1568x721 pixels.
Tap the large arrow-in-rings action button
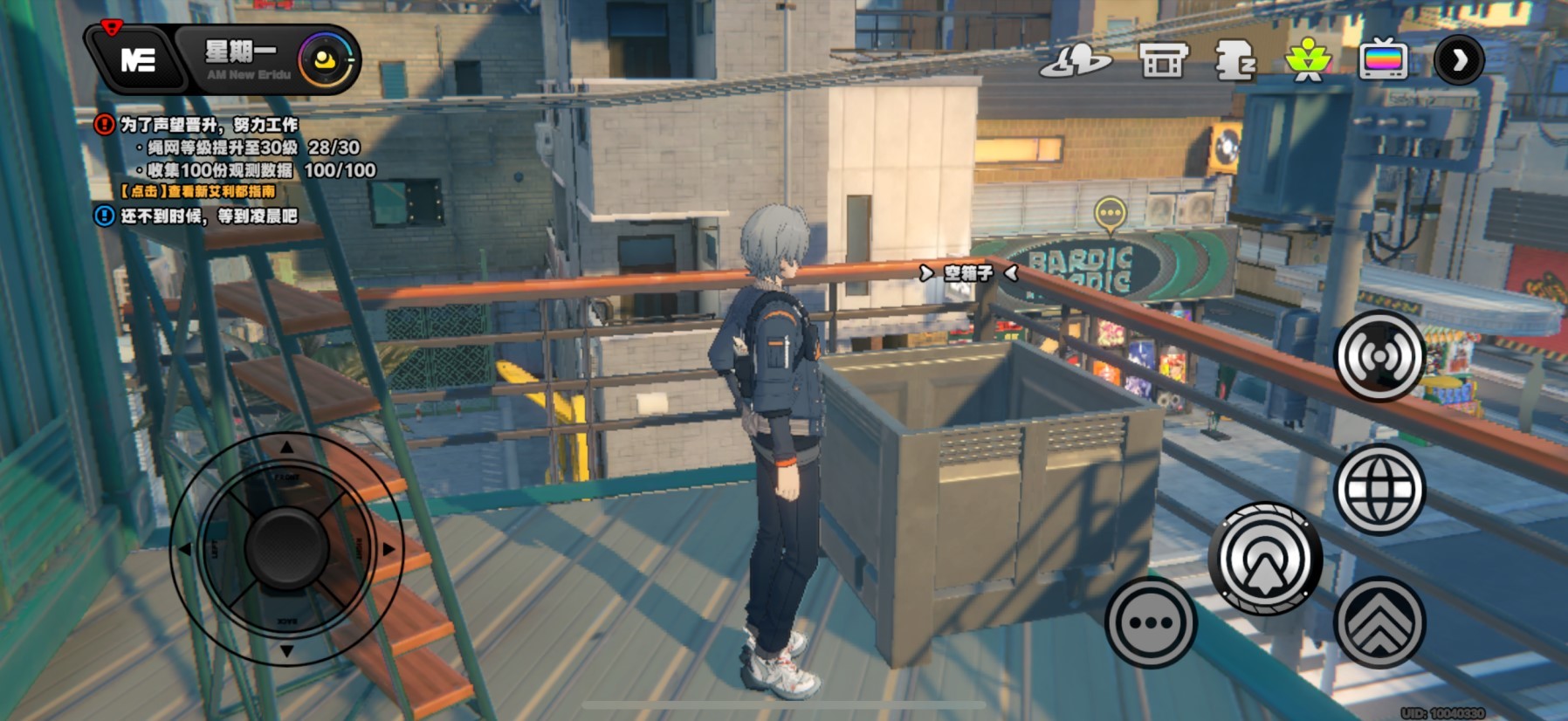tap(1265, 559)
